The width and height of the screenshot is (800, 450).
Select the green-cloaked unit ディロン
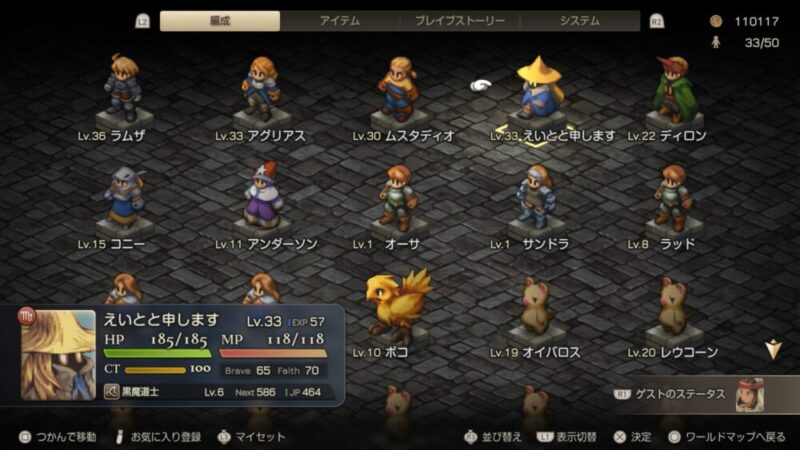pyautogui.click(x=672, y=90)
